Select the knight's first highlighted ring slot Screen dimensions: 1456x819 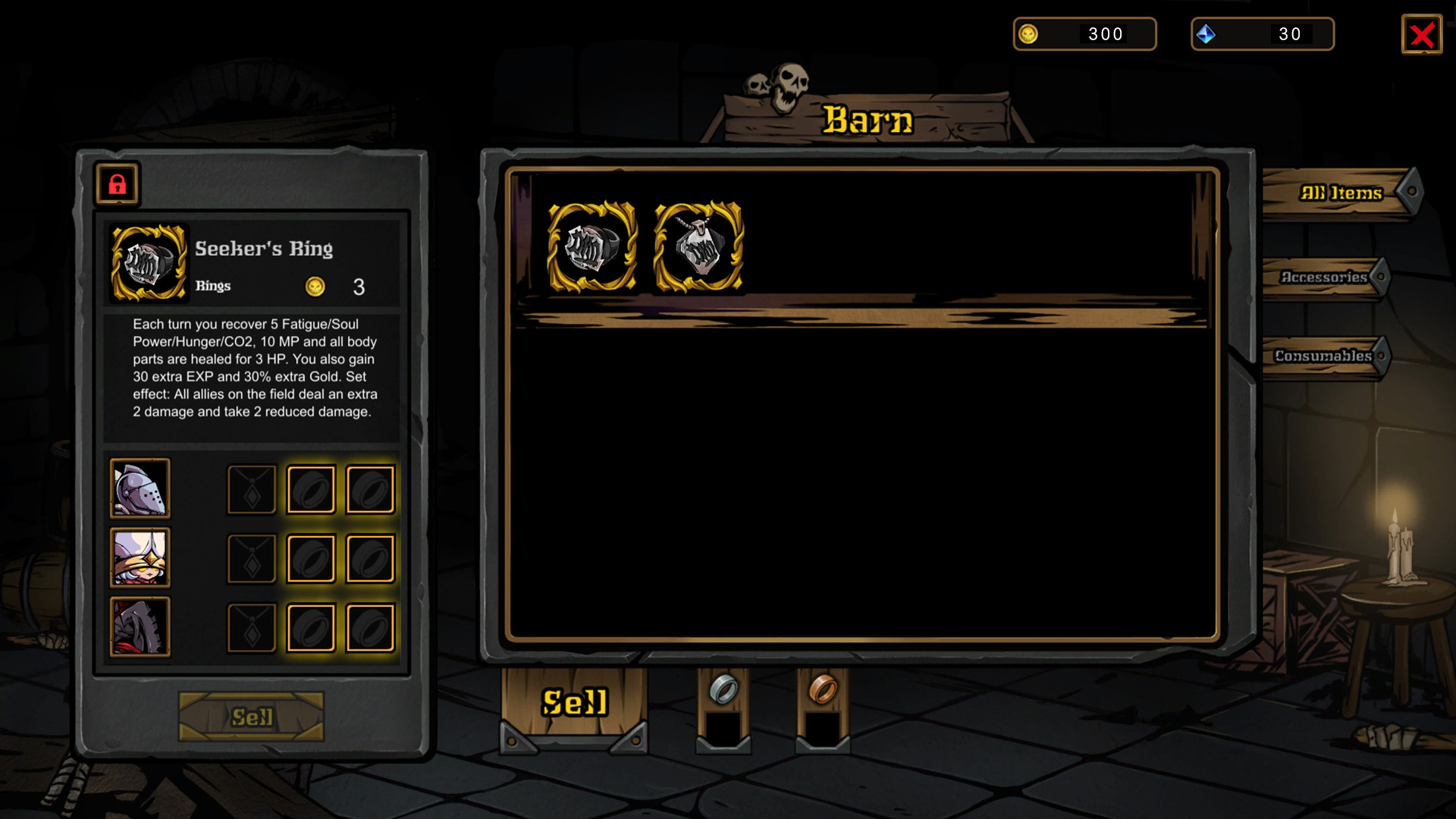point(311,489)
